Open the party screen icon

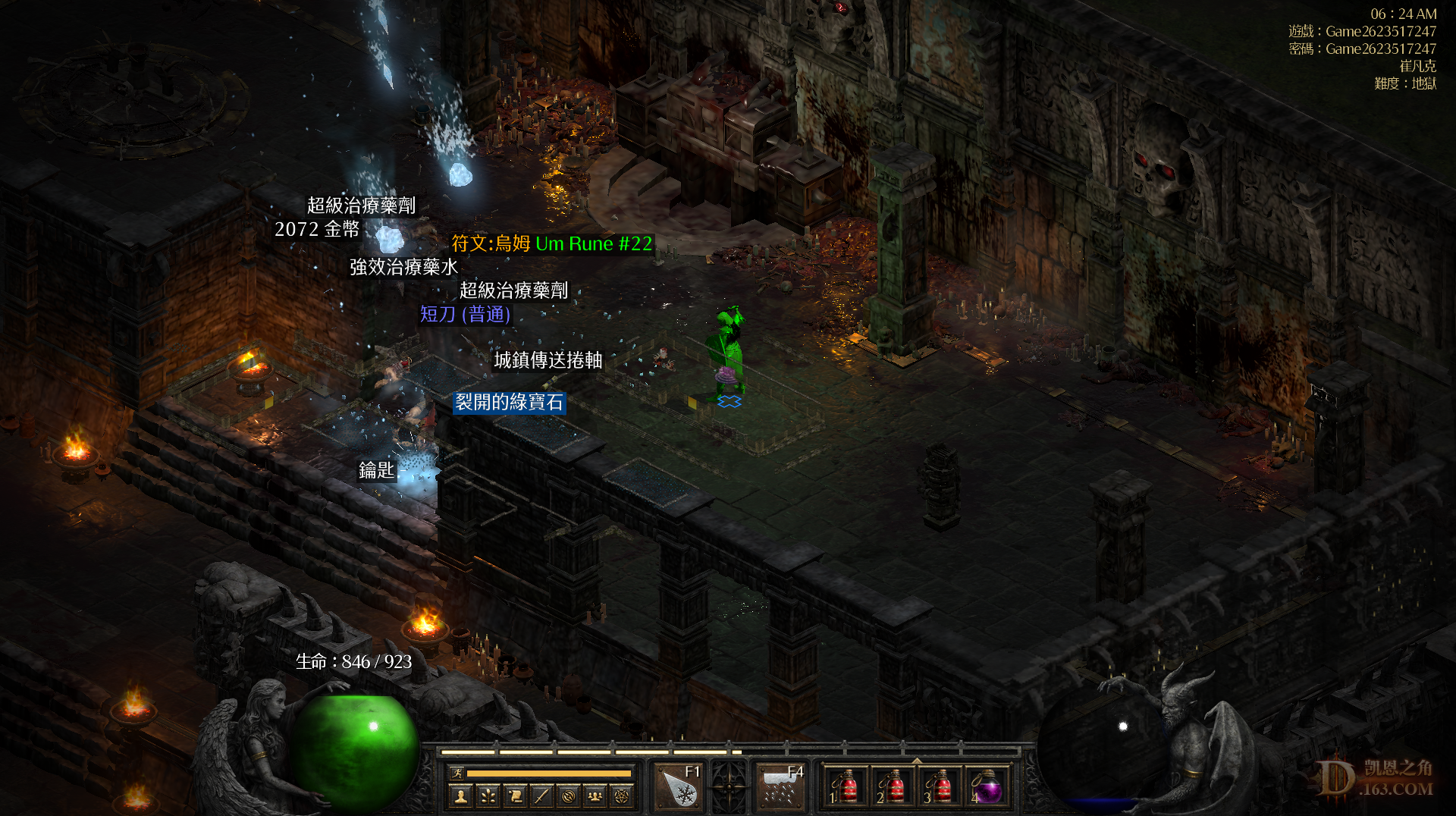[595, 796]
